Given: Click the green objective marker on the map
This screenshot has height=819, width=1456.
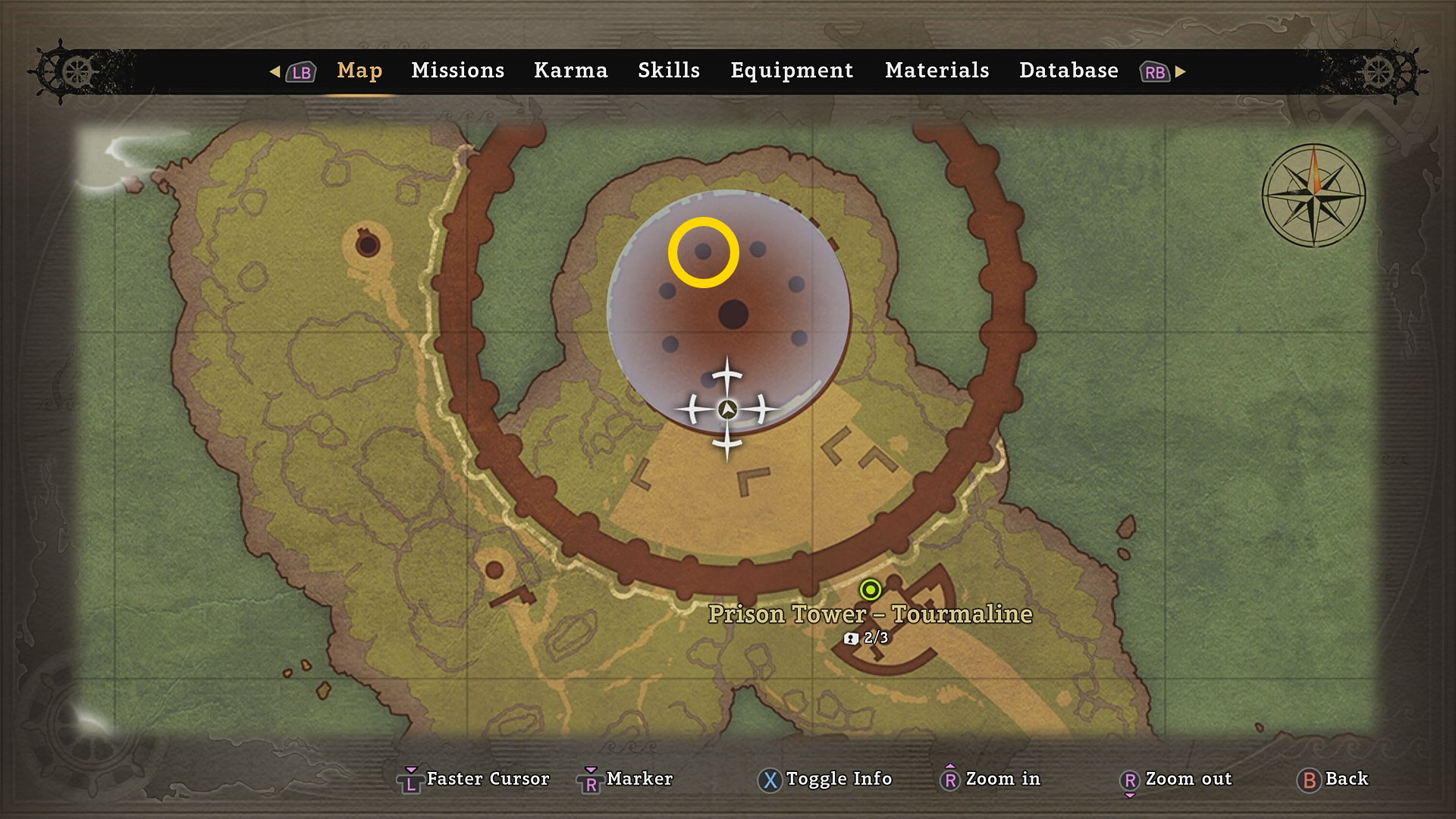Looking at the screenshot, I should pyautogui.click(x=870, y=589).
